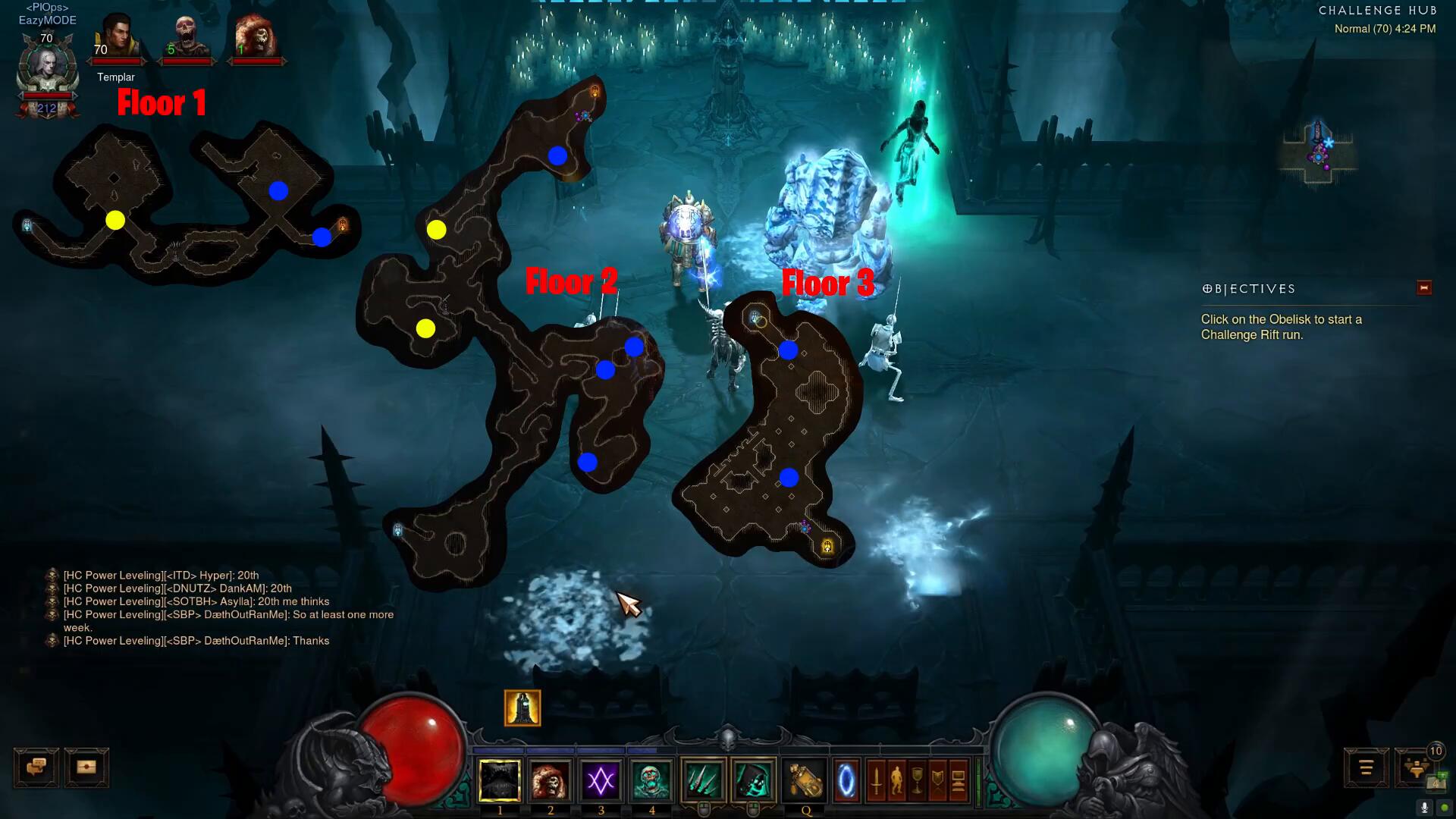Viewport: 1456px width, 819px height.
Task: Open the three-line list menu button
Action: [x=1366, y=768]
